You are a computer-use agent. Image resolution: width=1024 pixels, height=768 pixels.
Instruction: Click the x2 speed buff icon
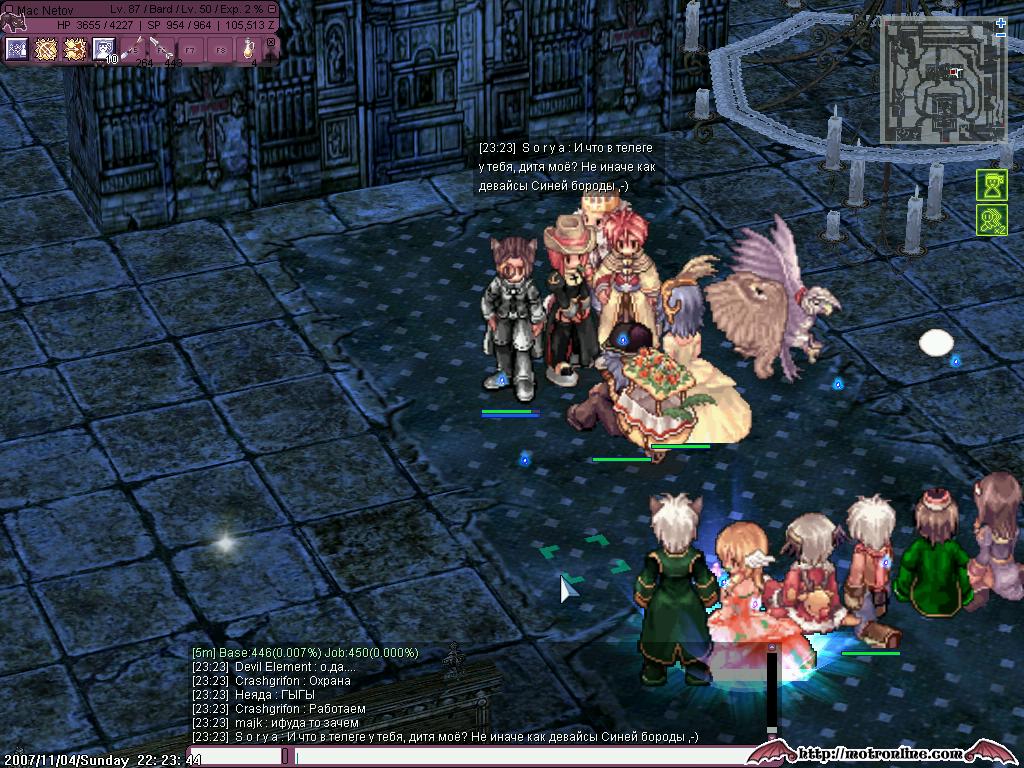[x=991, y=220]
